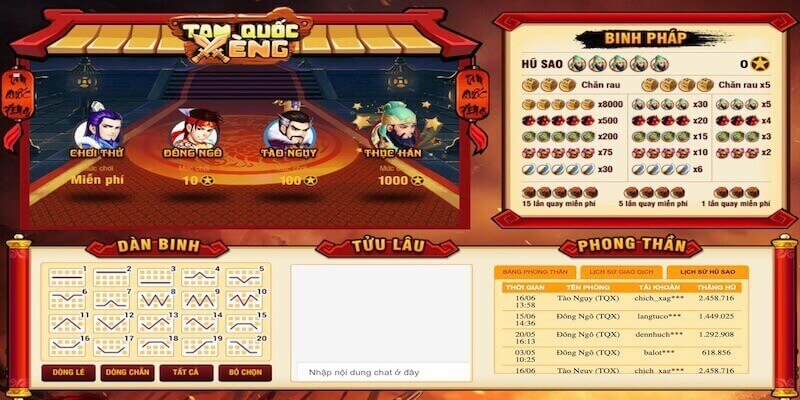The image size is (800, 400).
Task: Select even lines with Dòng Chẵn
Action: tap(128, 373)
